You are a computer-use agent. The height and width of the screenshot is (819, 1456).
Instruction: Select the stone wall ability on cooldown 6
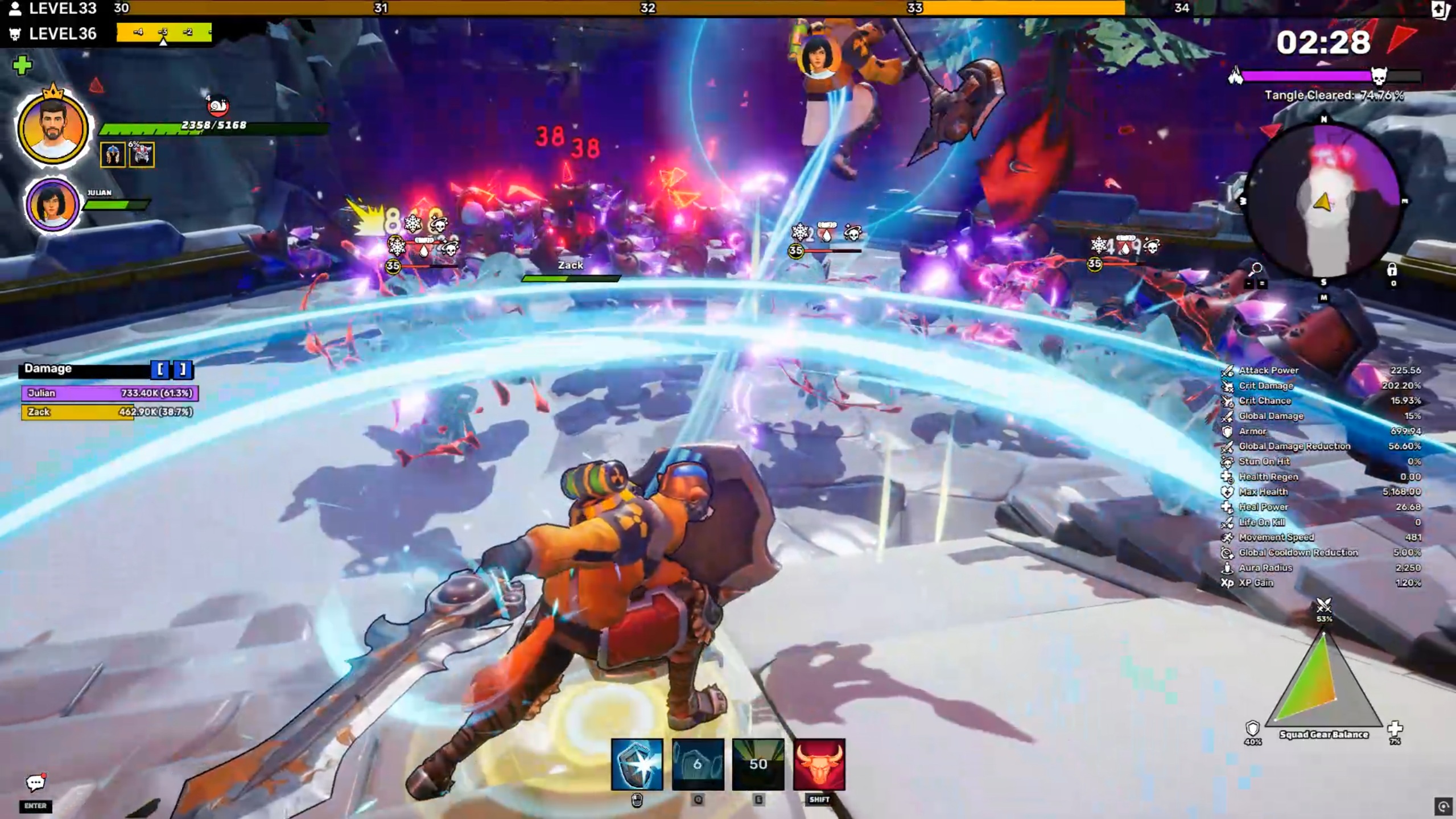(698, 764)
